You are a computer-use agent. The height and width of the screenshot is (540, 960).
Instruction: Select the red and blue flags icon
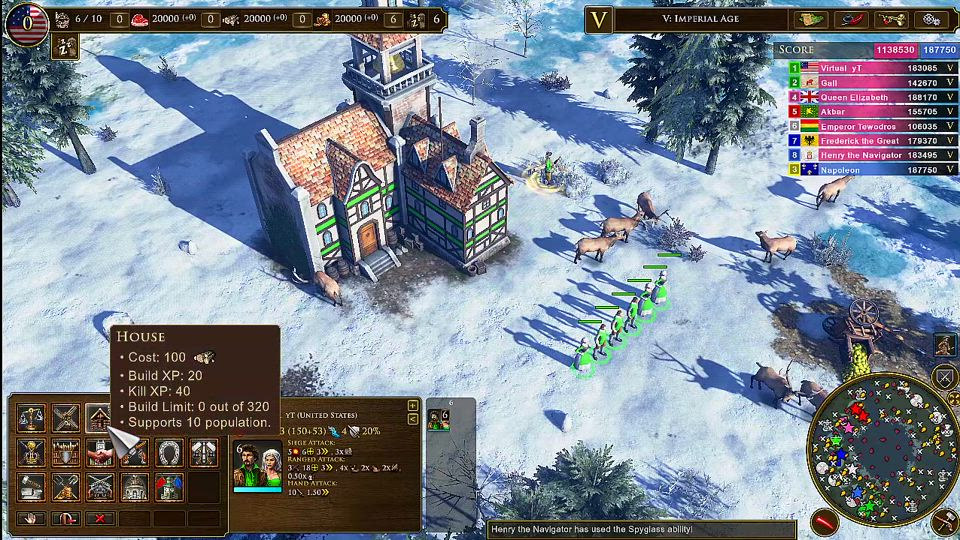[x=167, y=487]
